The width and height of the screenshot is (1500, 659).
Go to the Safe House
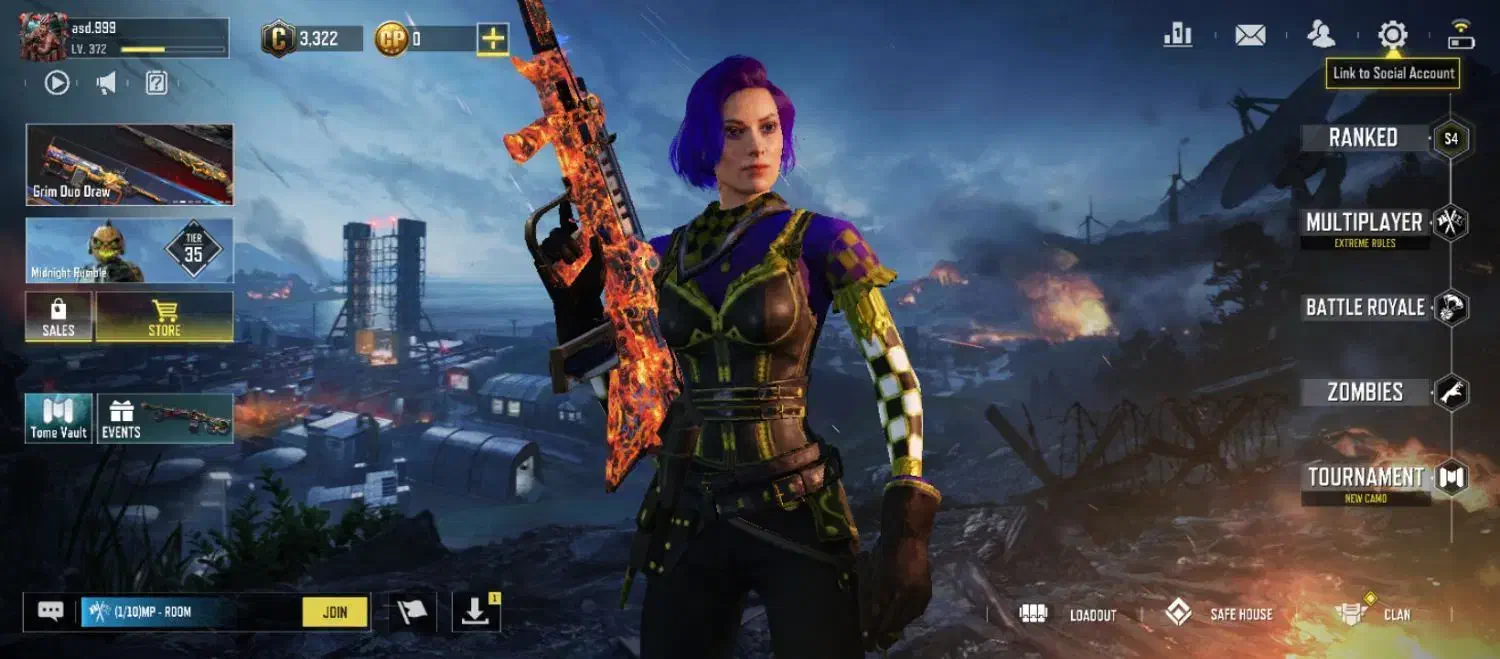[x=1220, y=614]
